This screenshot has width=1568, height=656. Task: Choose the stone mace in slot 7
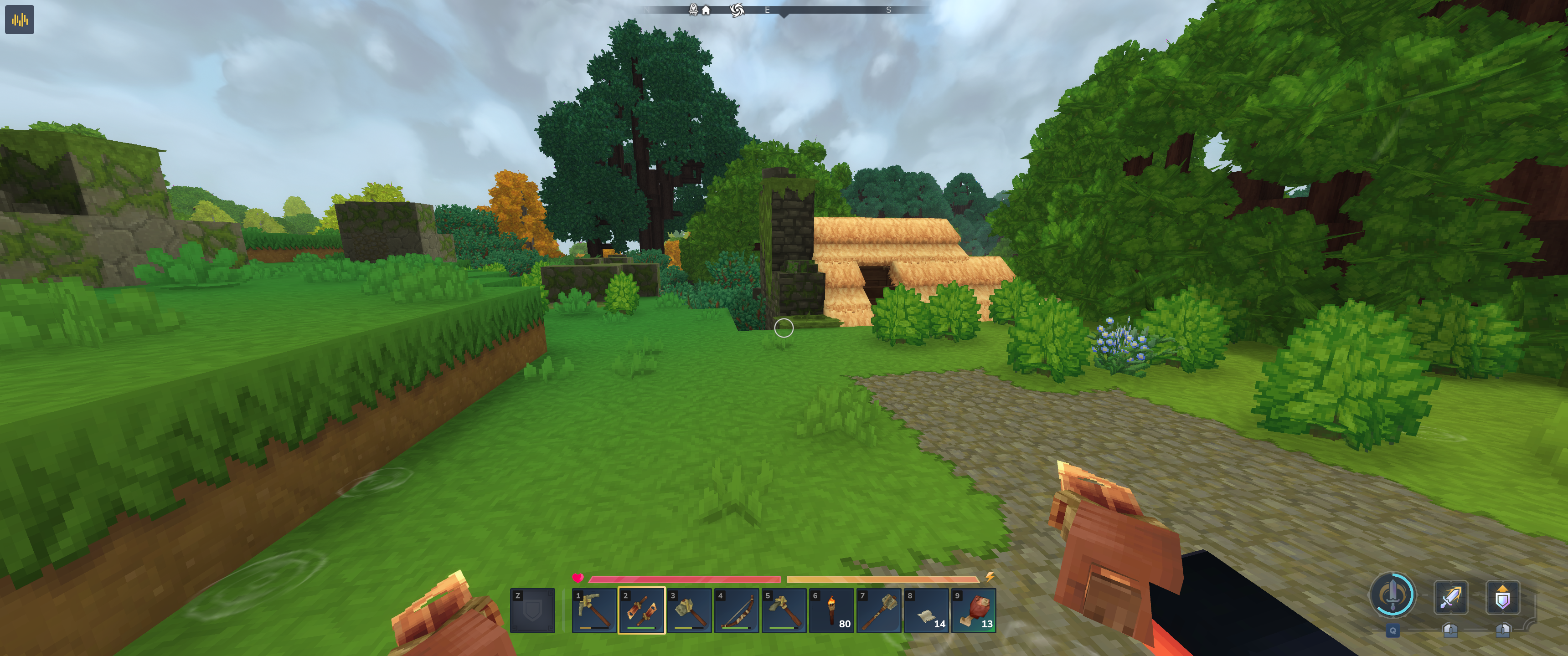(x=879, y=610)
